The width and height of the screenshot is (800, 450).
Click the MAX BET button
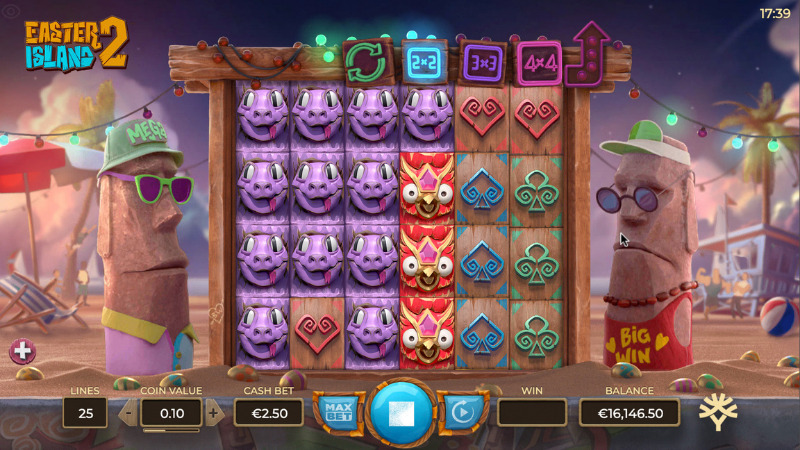(338, 411)
